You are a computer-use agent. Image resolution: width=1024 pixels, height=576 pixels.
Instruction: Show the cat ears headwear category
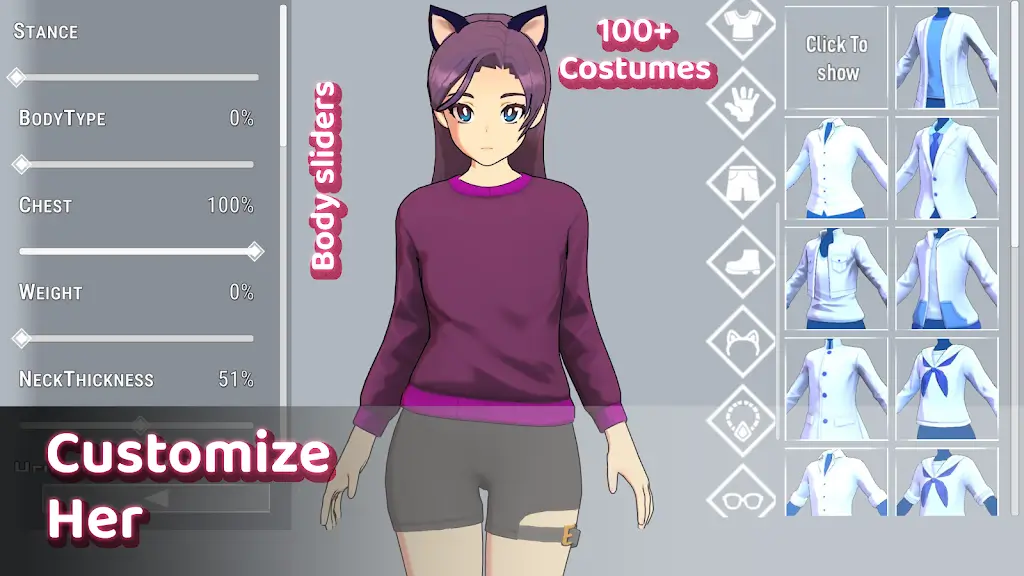click(742, 340)
